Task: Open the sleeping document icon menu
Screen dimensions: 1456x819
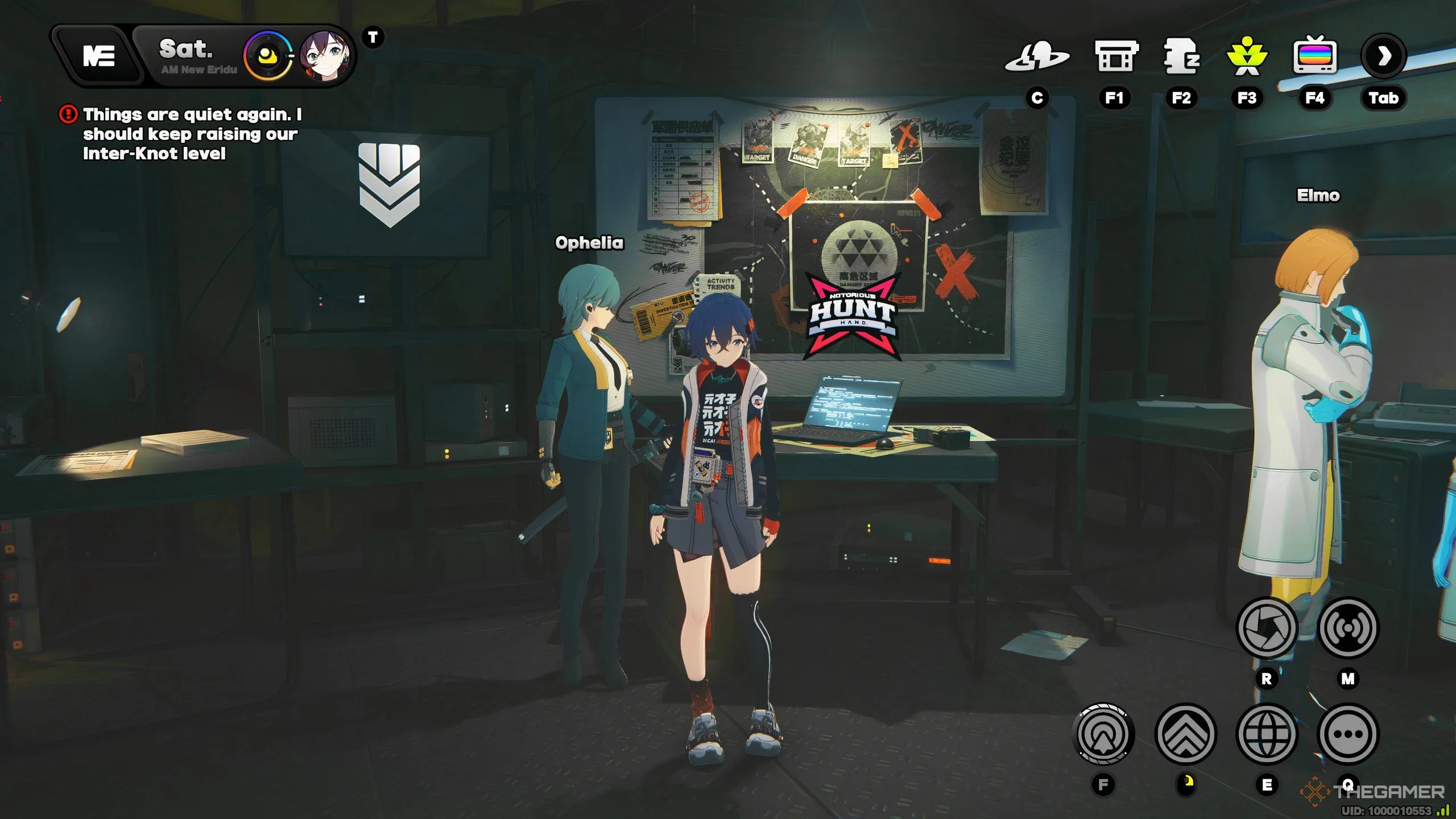Action: pos(1182,56)
